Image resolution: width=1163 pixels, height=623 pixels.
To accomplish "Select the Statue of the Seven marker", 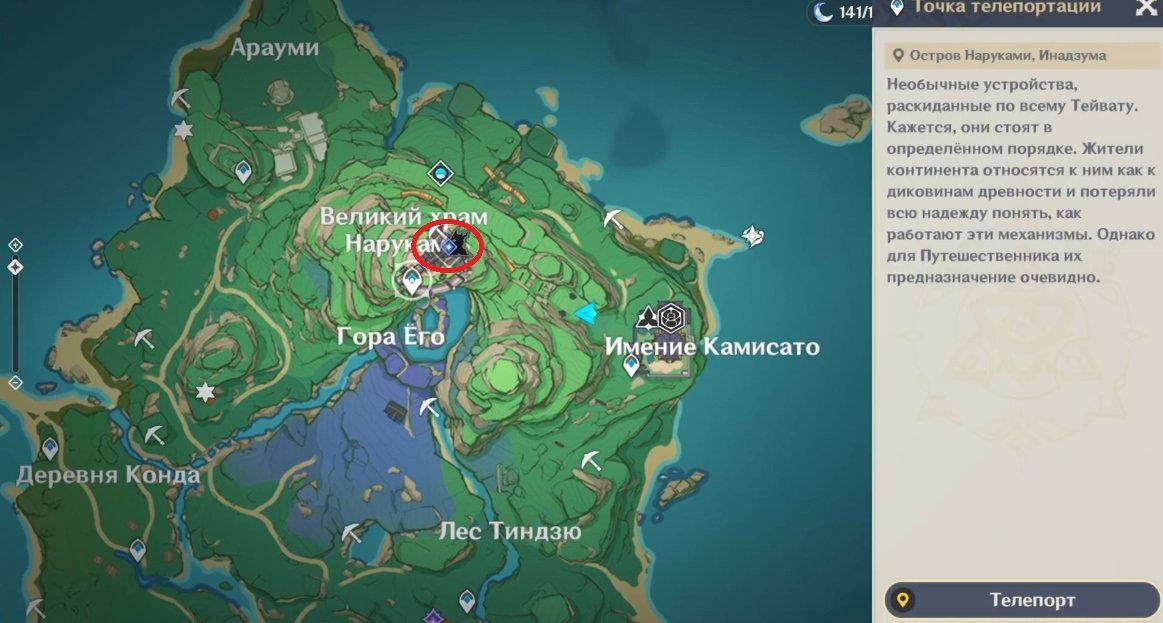I will click(x=441, y=175).
